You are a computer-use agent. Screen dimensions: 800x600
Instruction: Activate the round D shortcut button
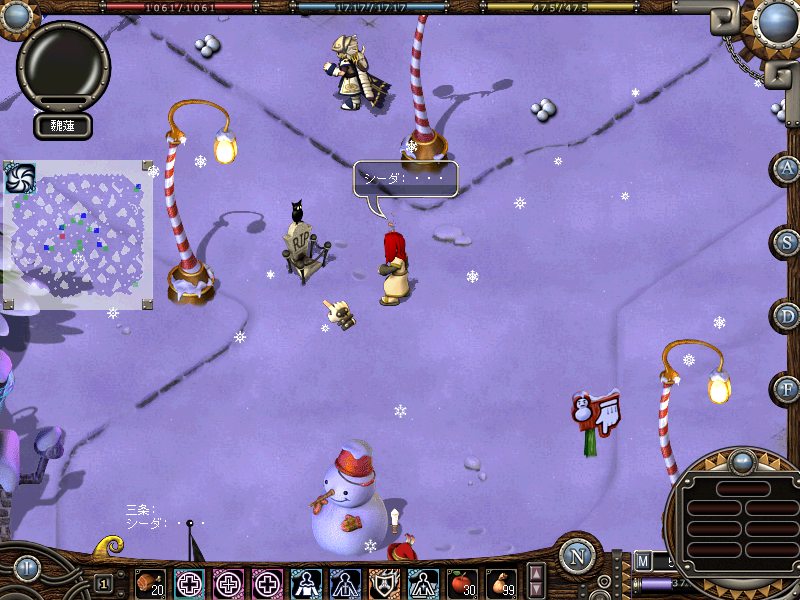tap(788, 316)
